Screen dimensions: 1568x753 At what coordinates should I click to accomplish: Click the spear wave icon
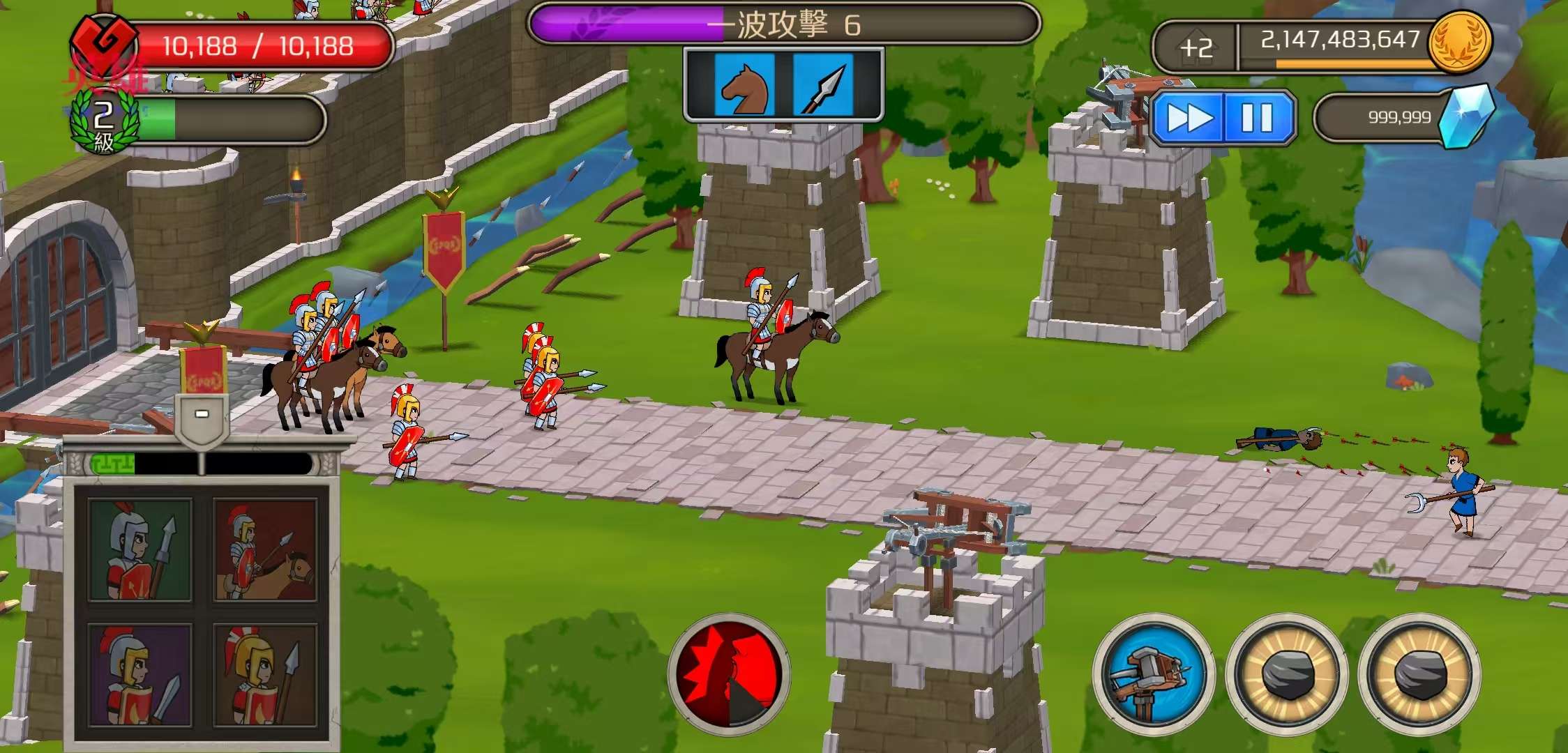click(823, 85)
